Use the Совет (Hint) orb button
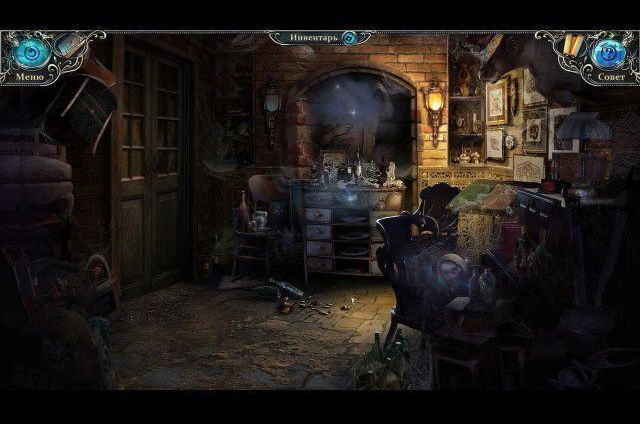 click(x=611, y=52)
